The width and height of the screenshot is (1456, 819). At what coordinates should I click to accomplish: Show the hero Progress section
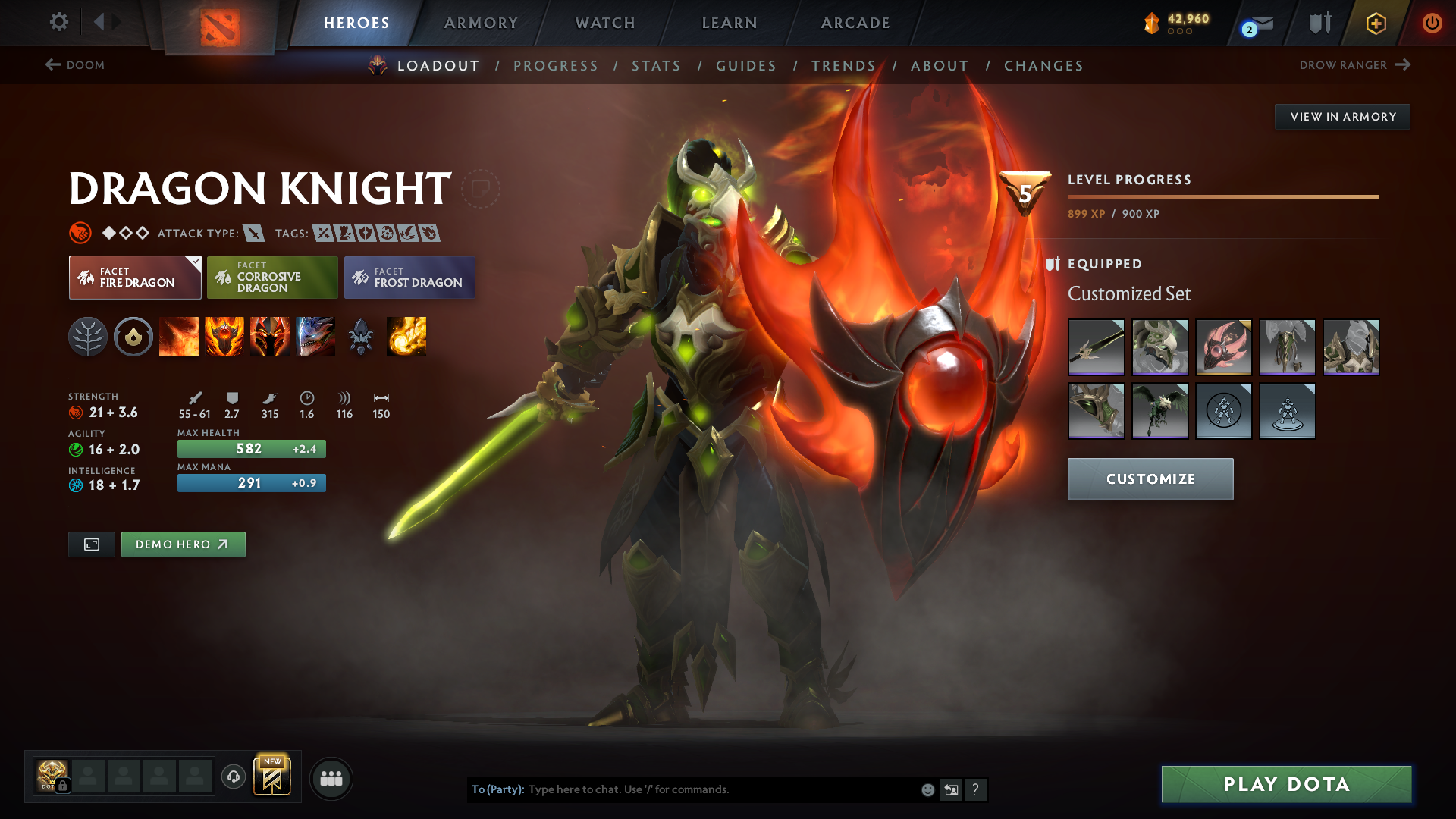555,66
